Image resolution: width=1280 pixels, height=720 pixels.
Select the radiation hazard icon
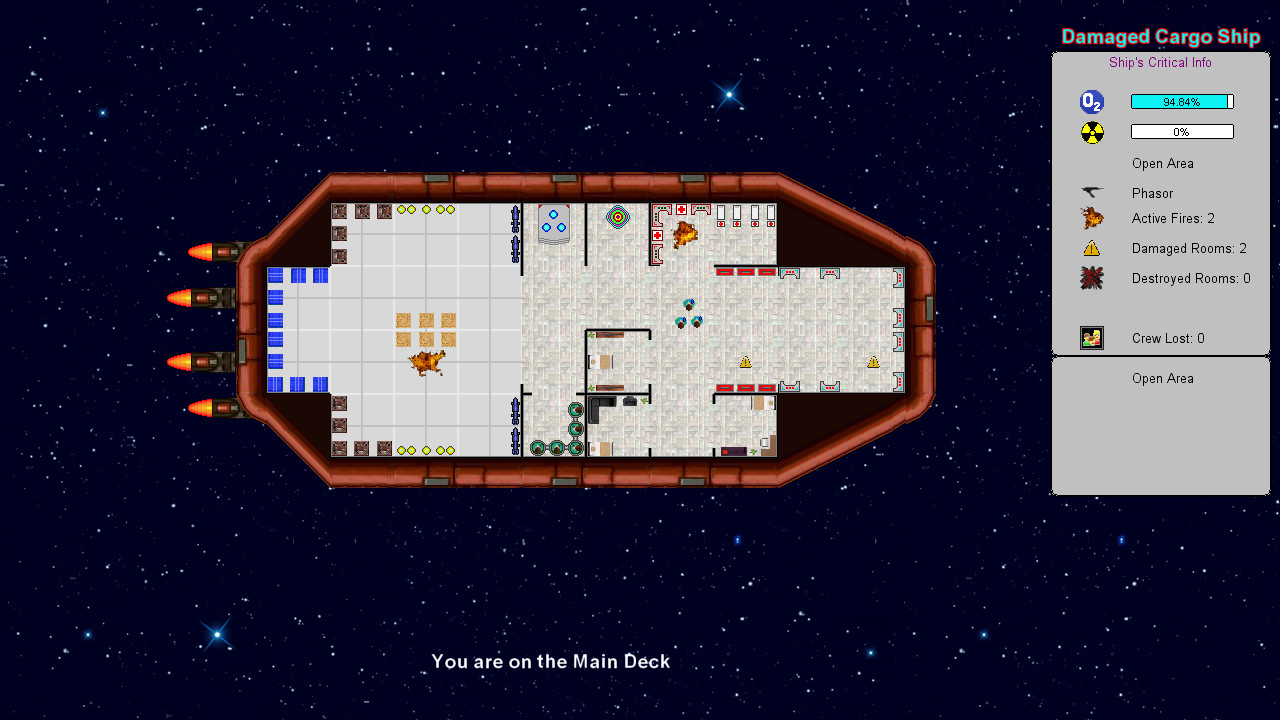tap(1091, 131)
